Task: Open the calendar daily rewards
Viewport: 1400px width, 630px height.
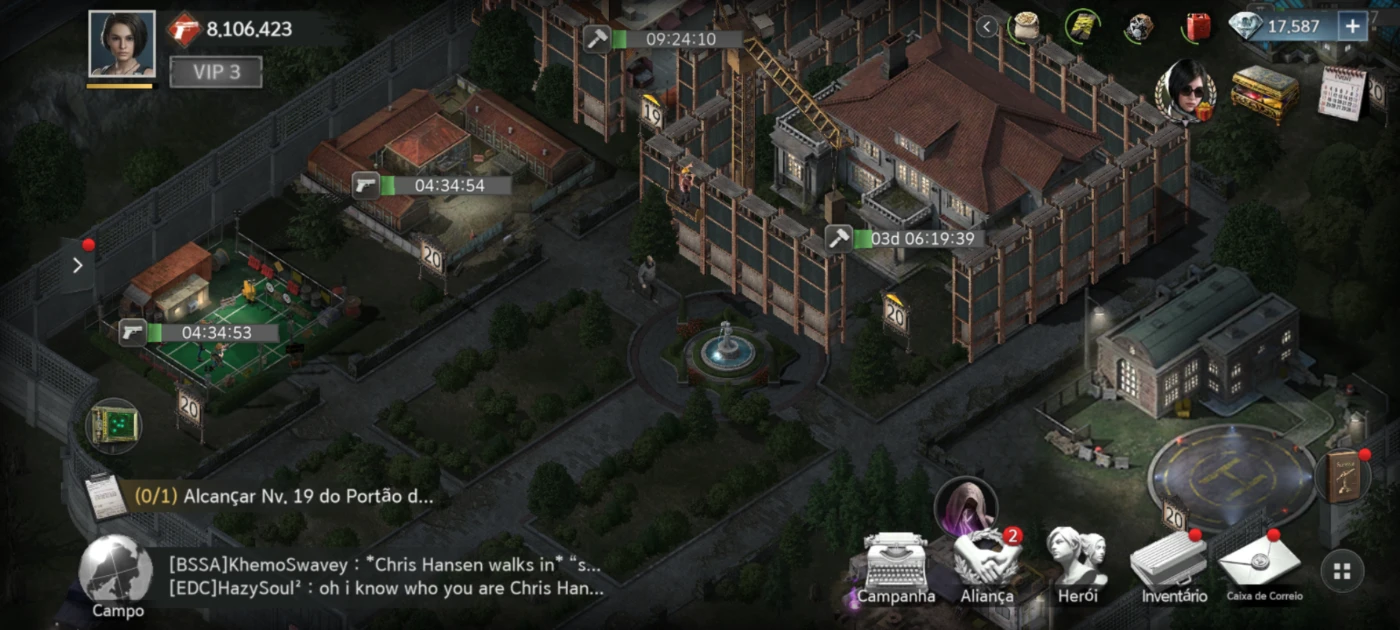Action: point(1342,93)
